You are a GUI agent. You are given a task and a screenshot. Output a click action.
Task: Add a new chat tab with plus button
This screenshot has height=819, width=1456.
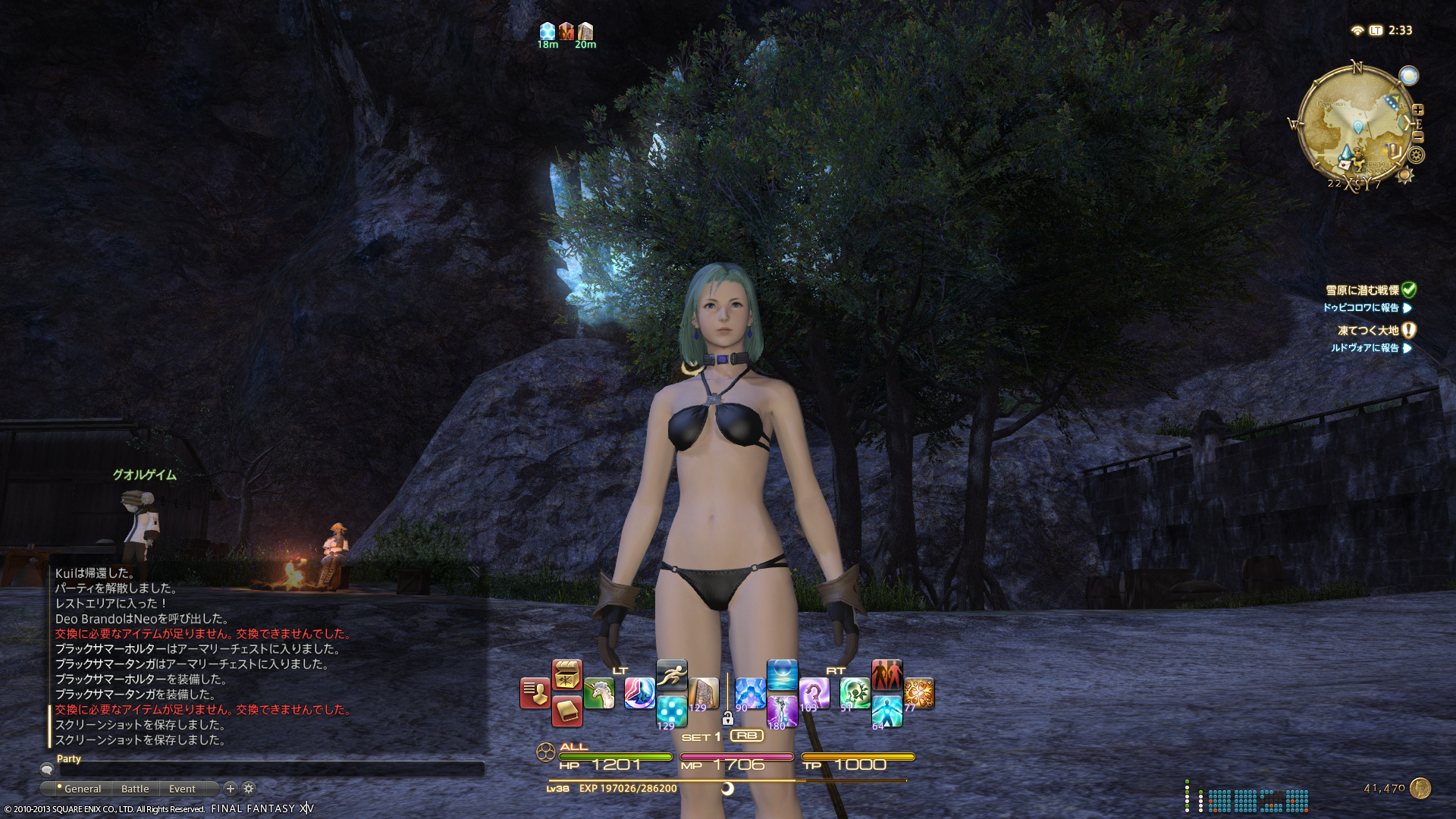pyautogui.click(x=231, y=789)
